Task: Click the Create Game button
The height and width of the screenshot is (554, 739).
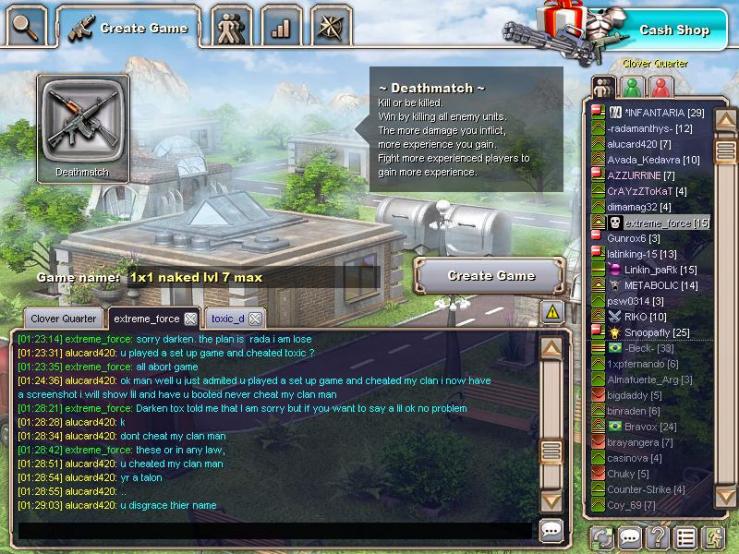Action: (490, 276)
